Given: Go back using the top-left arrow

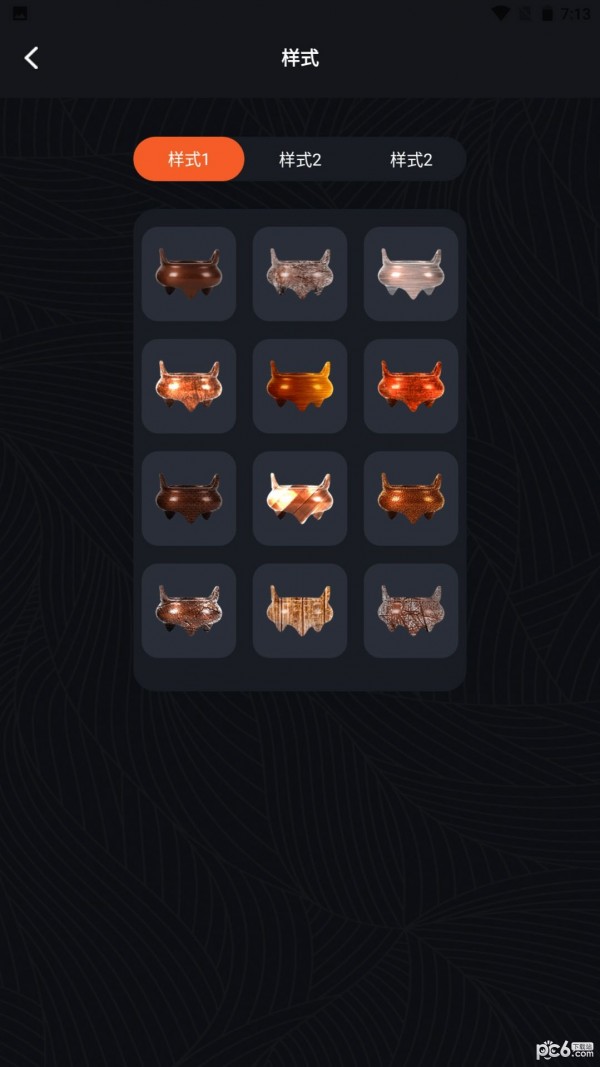Looking at the screenshot, I should [32, 58].
